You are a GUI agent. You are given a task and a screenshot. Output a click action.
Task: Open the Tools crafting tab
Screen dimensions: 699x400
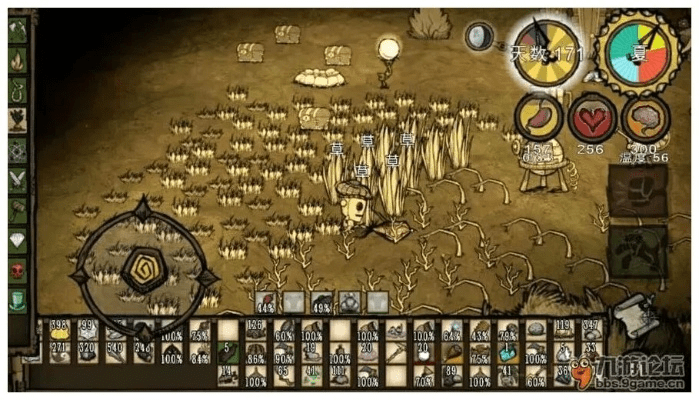(x=18, y=31)
